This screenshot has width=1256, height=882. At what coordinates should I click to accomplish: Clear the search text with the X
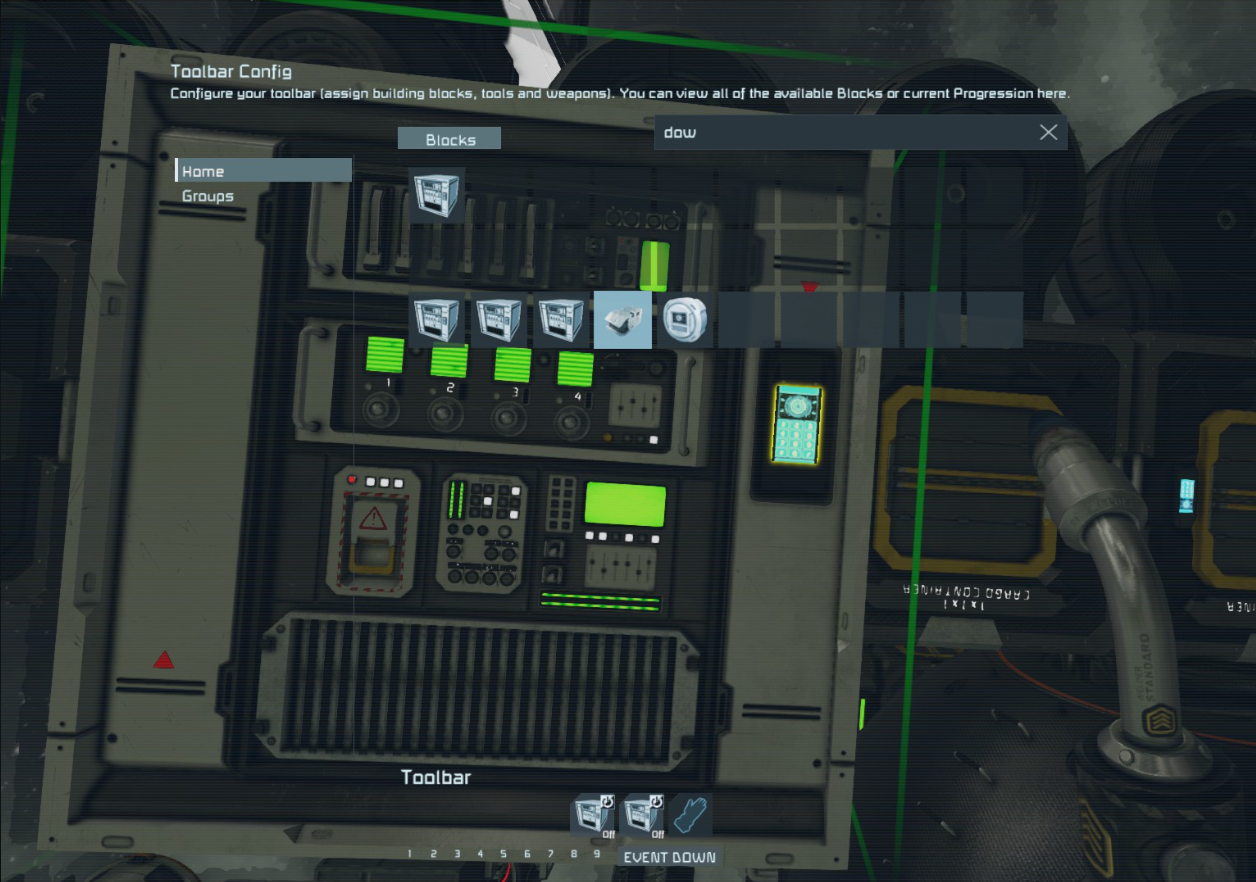point(1048,132)
